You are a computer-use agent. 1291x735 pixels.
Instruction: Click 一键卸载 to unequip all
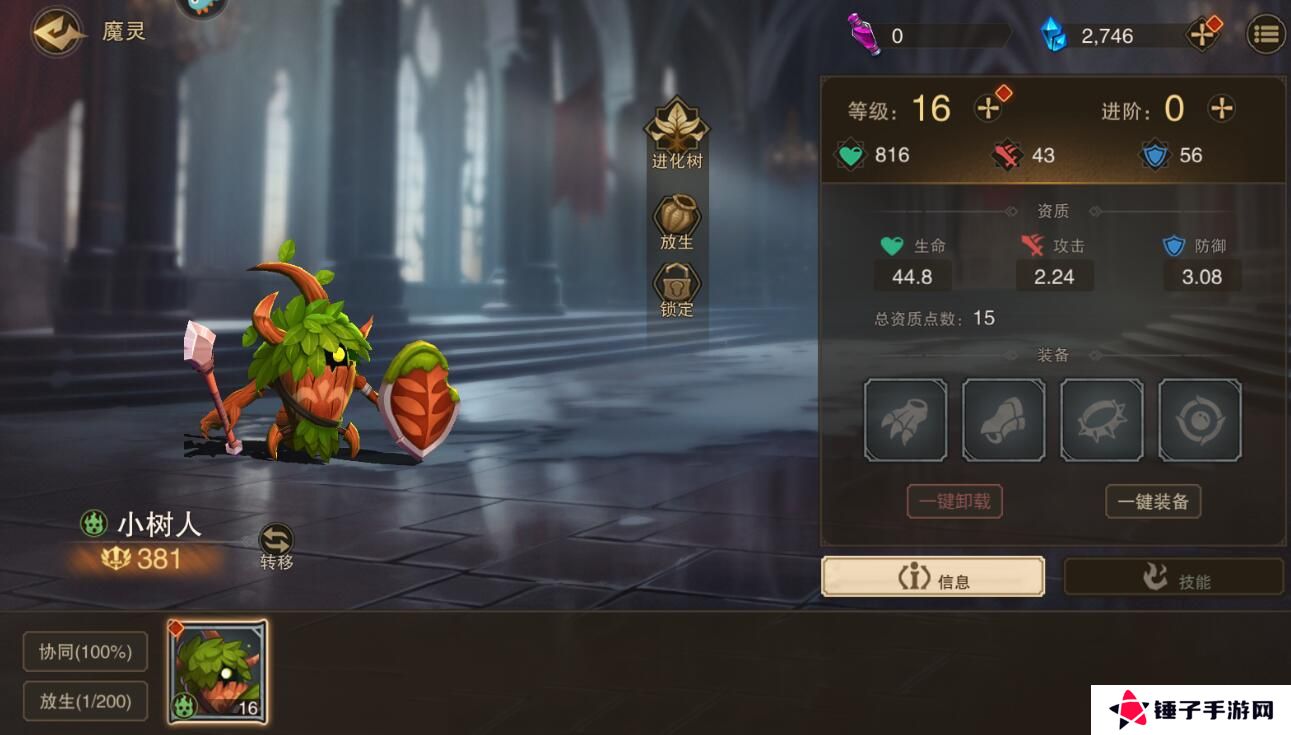(x=954, y=501)
